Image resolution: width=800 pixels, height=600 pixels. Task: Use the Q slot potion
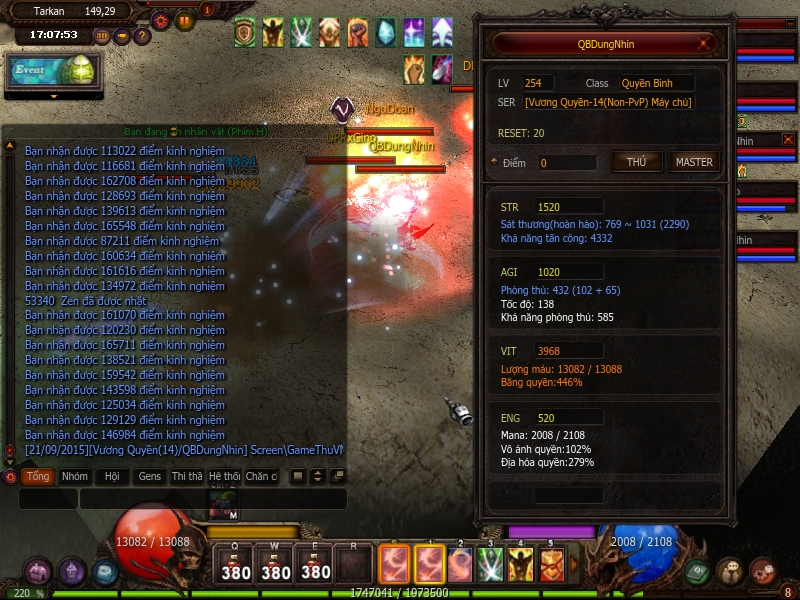point(236,565)
